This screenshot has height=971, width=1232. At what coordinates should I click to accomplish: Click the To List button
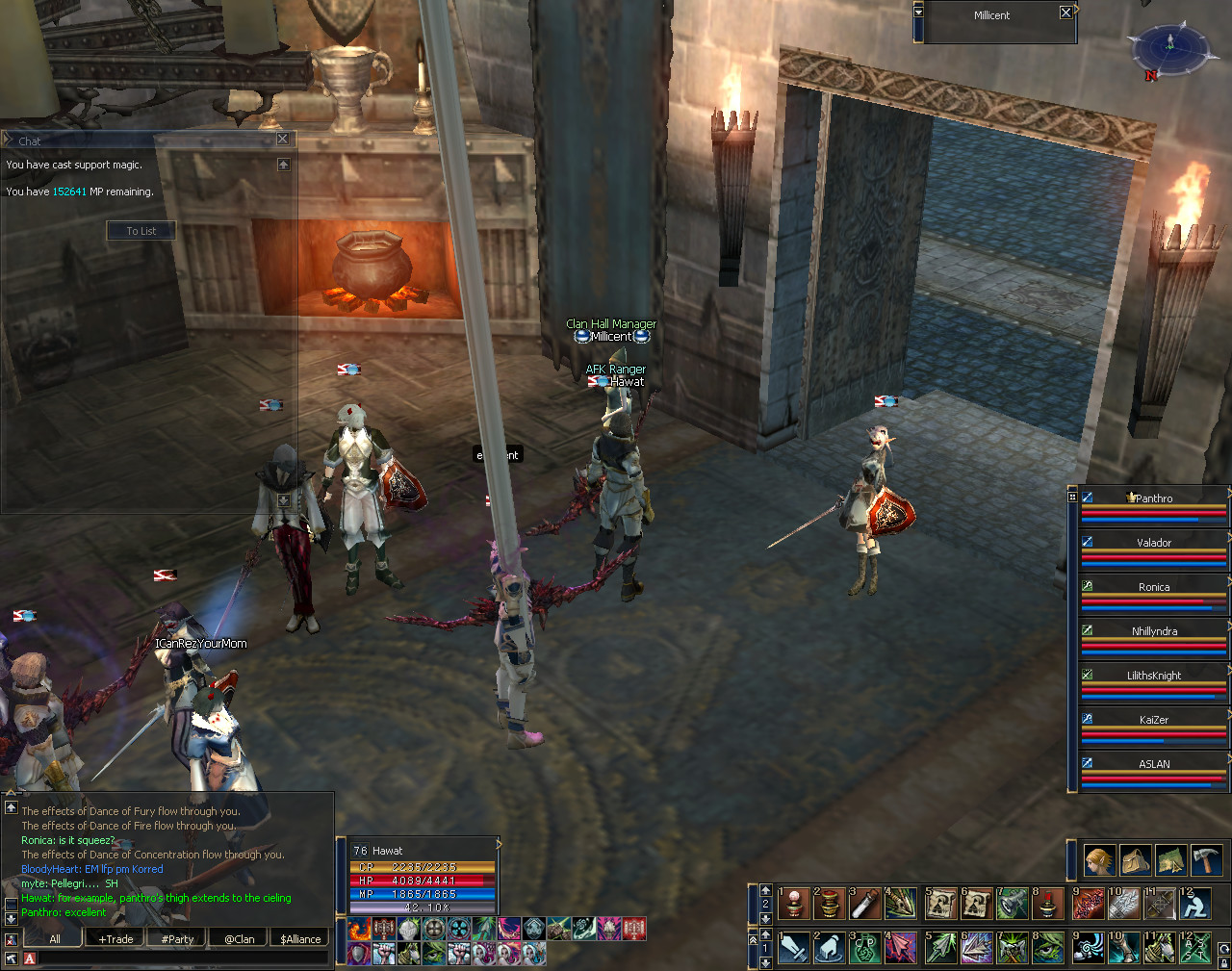point(141,231)
